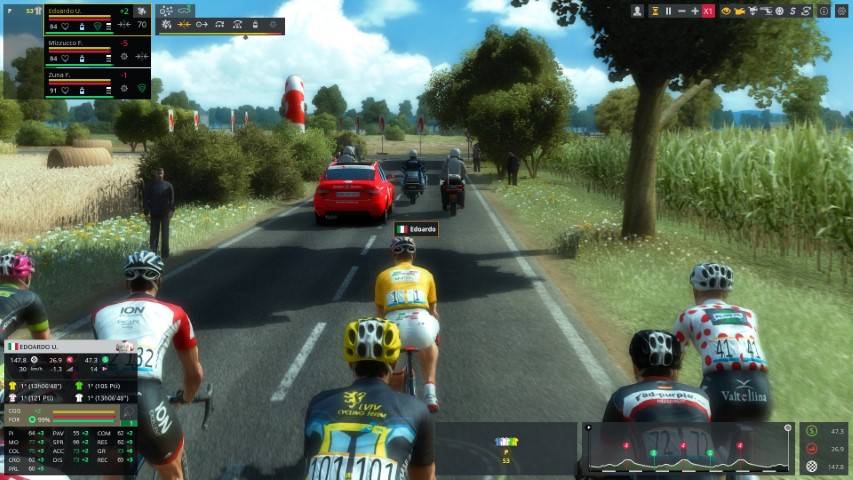Open the gear settings icon in the top corner
Viewport: 853px width, 480px height.
click(x=841, y=10)
